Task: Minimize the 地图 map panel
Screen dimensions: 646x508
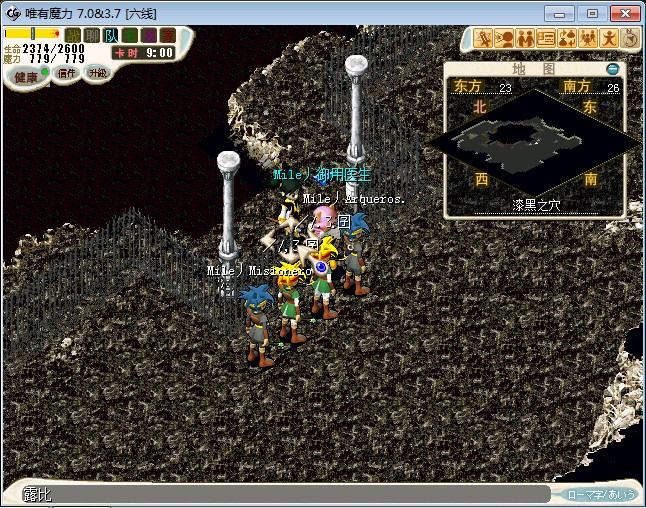Action: 613,70
